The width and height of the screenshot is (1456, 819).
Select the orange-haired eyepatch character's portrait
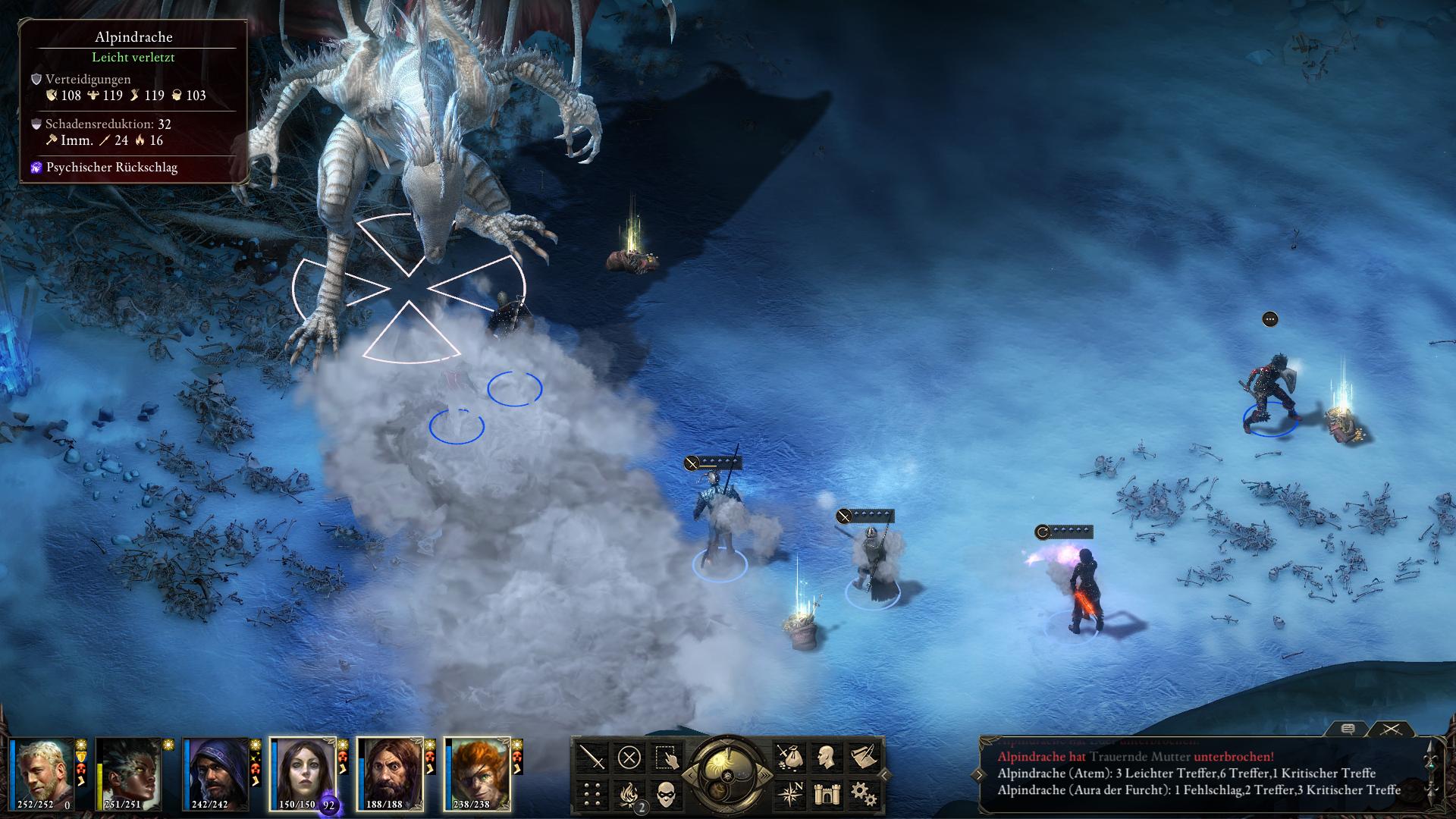(477, 773)
